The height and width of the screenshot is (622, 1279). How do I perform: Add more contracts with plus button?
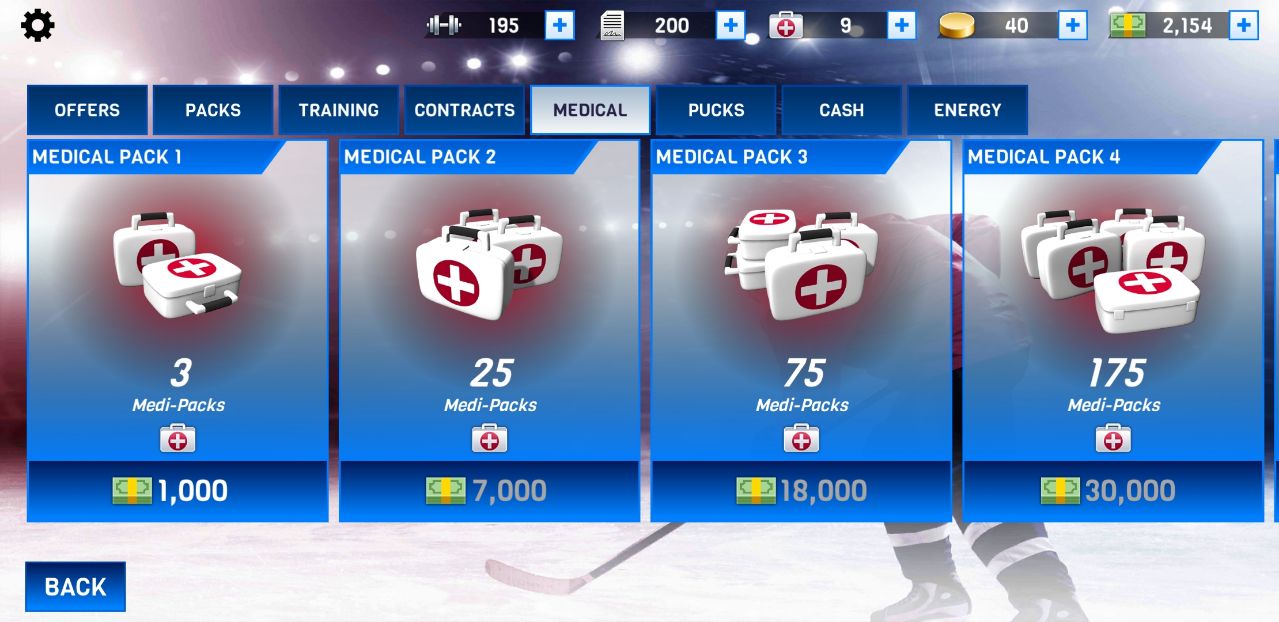point(730,25)
